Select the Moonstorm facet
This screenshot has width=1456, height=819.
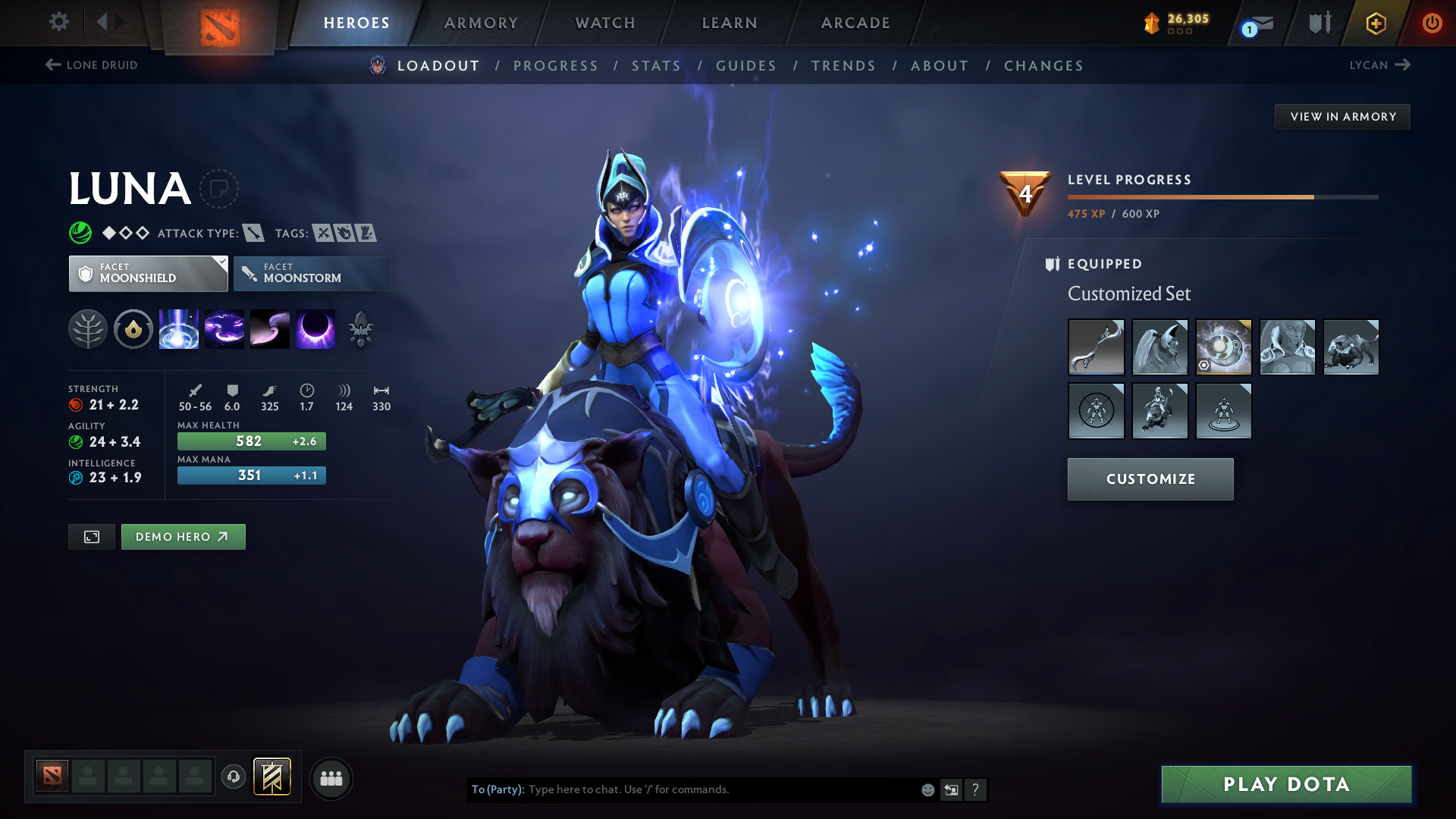point(312,274)
